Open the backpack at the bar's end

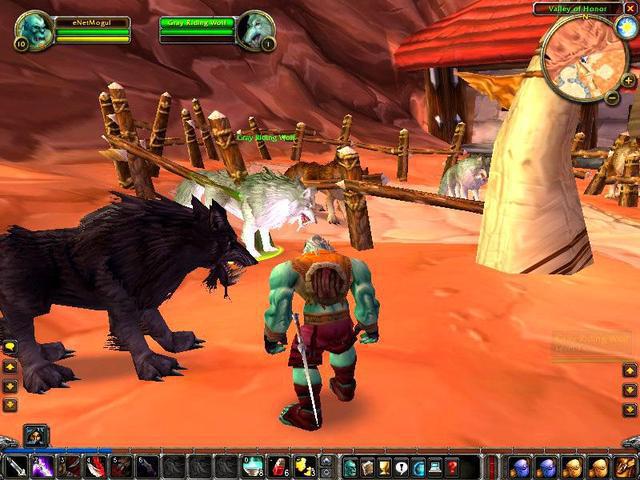tap(626, 466)
